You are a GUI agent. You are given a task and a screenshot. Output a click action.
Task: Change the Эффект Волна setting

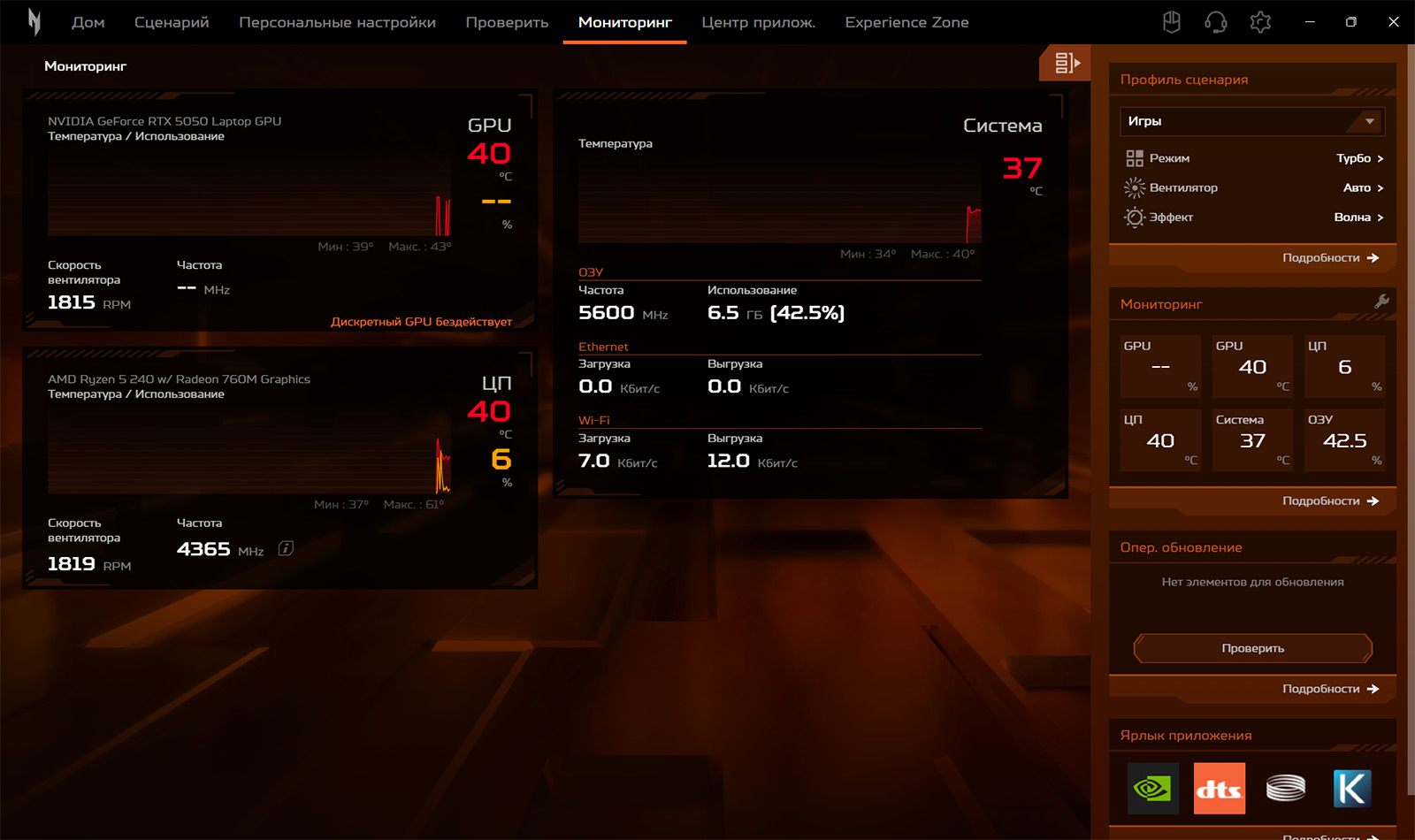pos(1358,217)
